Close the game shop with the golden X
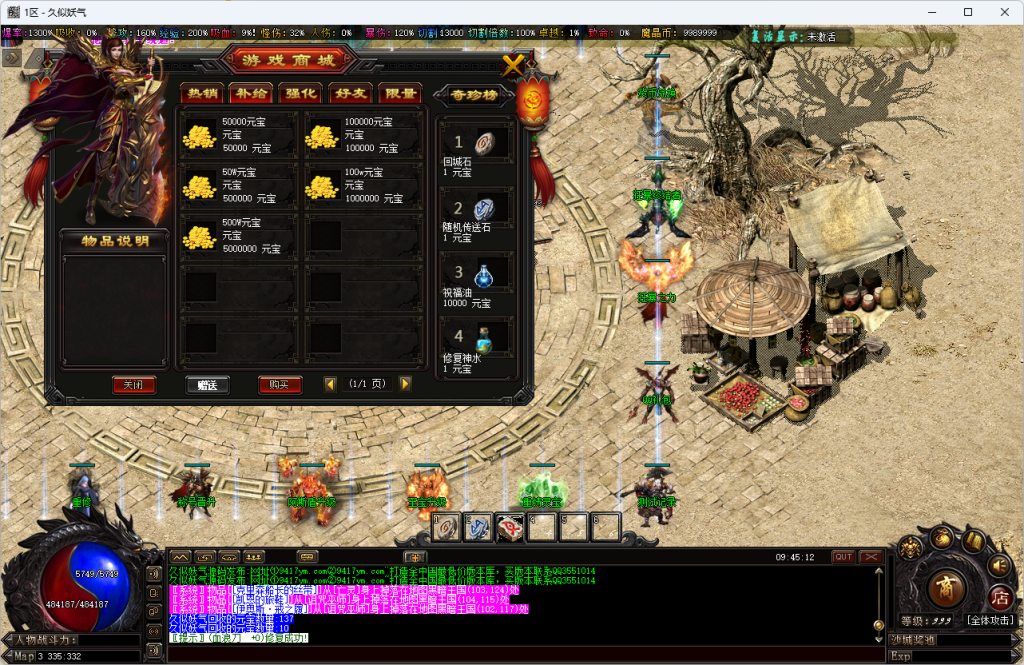This screenshot has height=665, width=1024. pyautogui.click(x=513, y=66)
